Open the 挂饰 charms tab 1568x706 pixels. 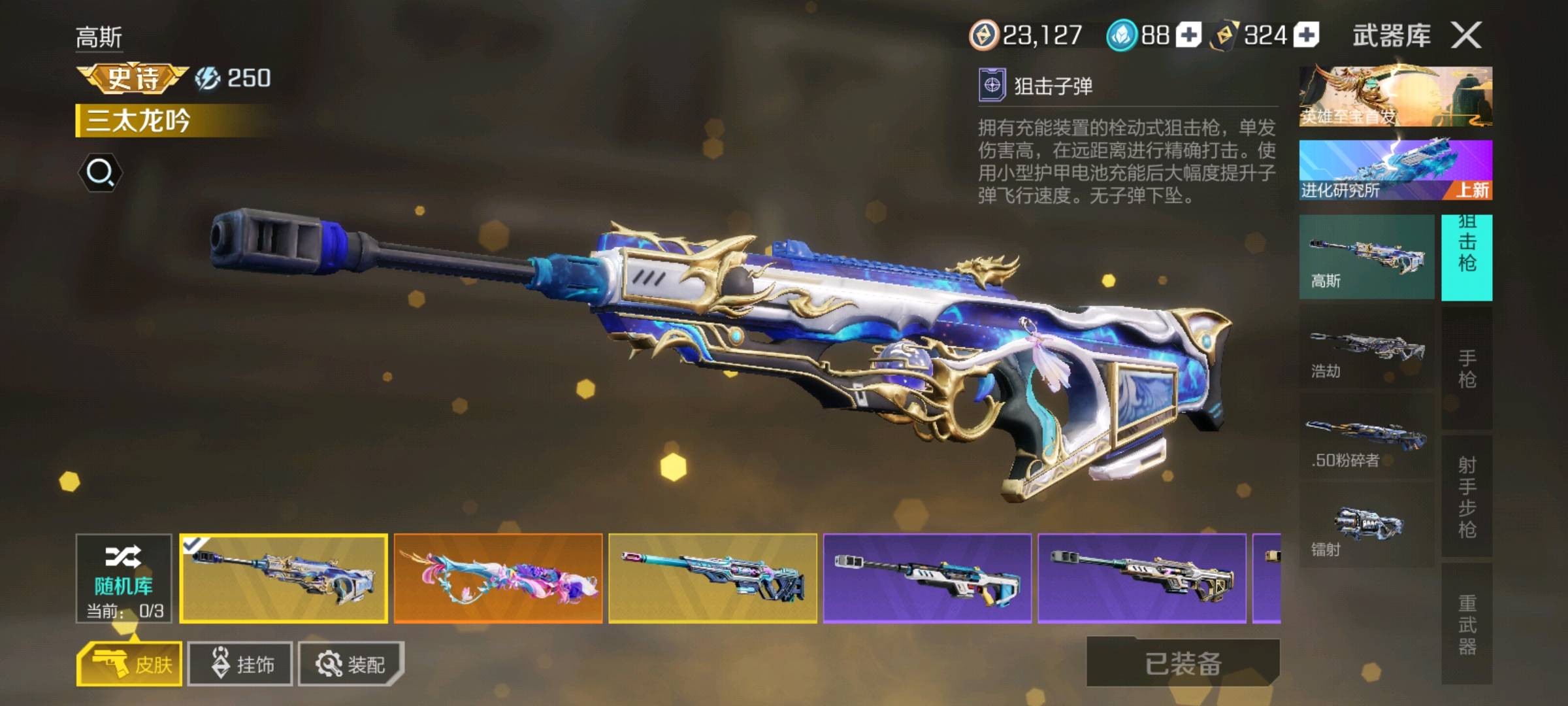point(240,664)
